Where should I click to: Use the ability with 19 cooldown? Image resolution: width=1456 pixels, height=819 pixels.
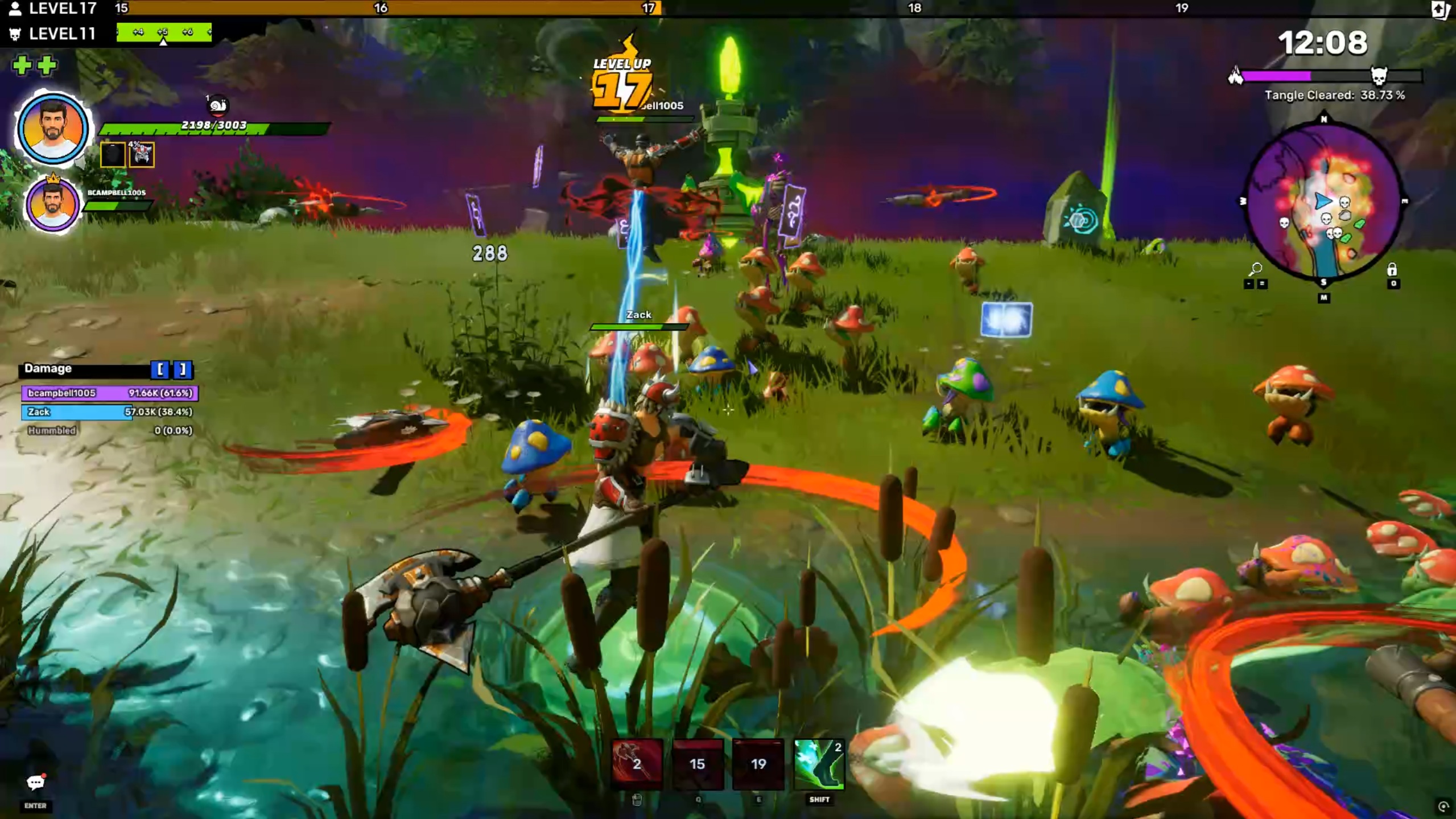(x=758, y=764)
